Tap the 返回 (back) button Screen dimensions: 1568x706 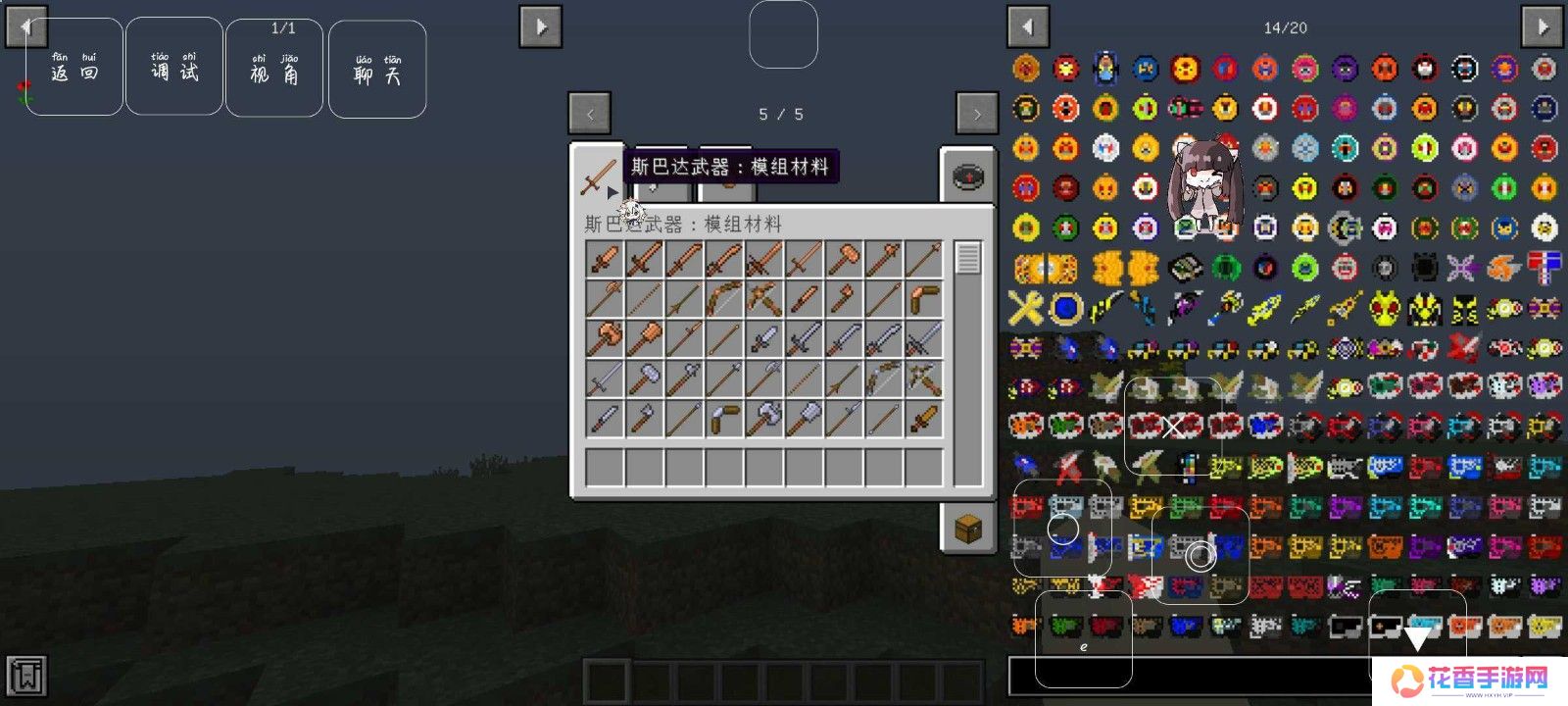(x=74, y=67)
